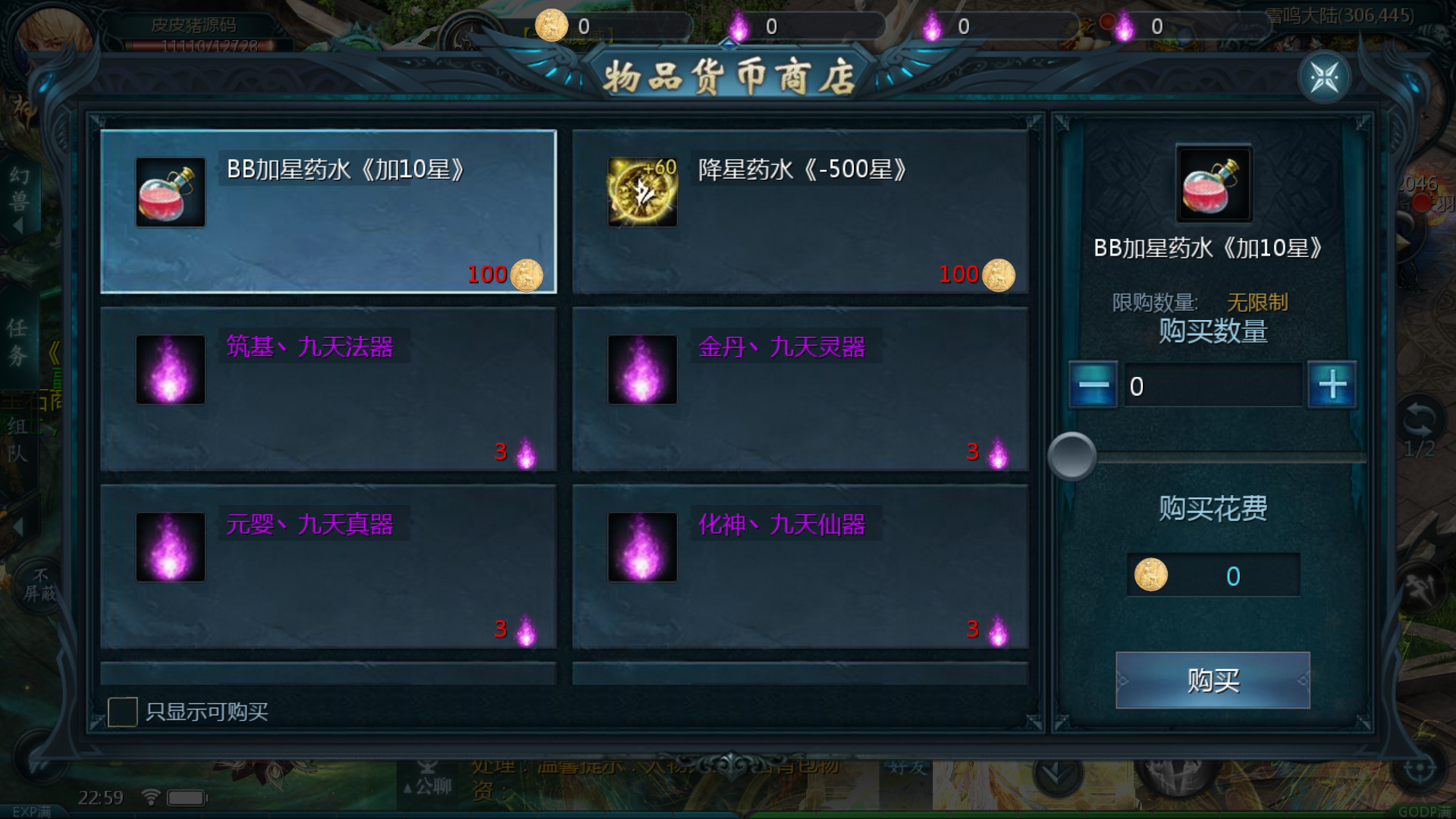This screenshot has width=1456, height=819.
Task: Select the BB加星药水 red potion icon
Action: tap(170, 192)
